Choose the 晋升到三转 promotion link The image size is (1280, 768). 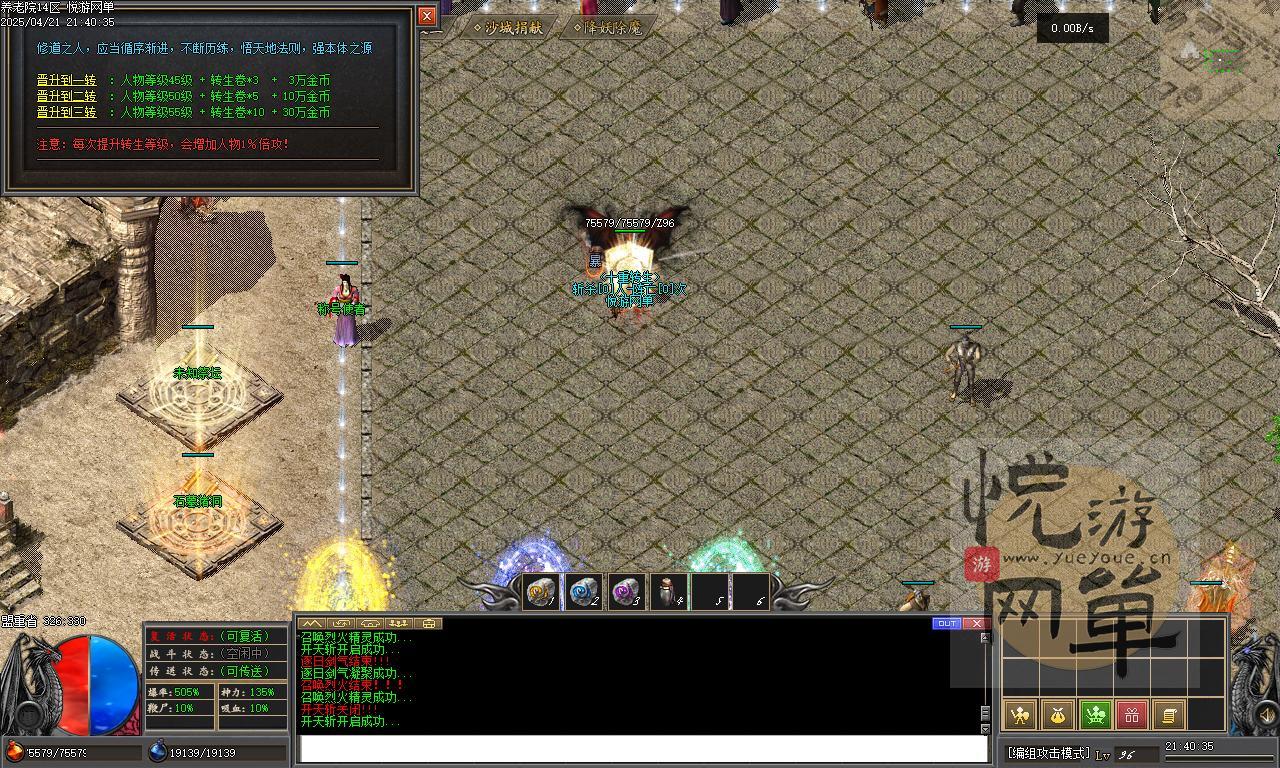[66, 113]
